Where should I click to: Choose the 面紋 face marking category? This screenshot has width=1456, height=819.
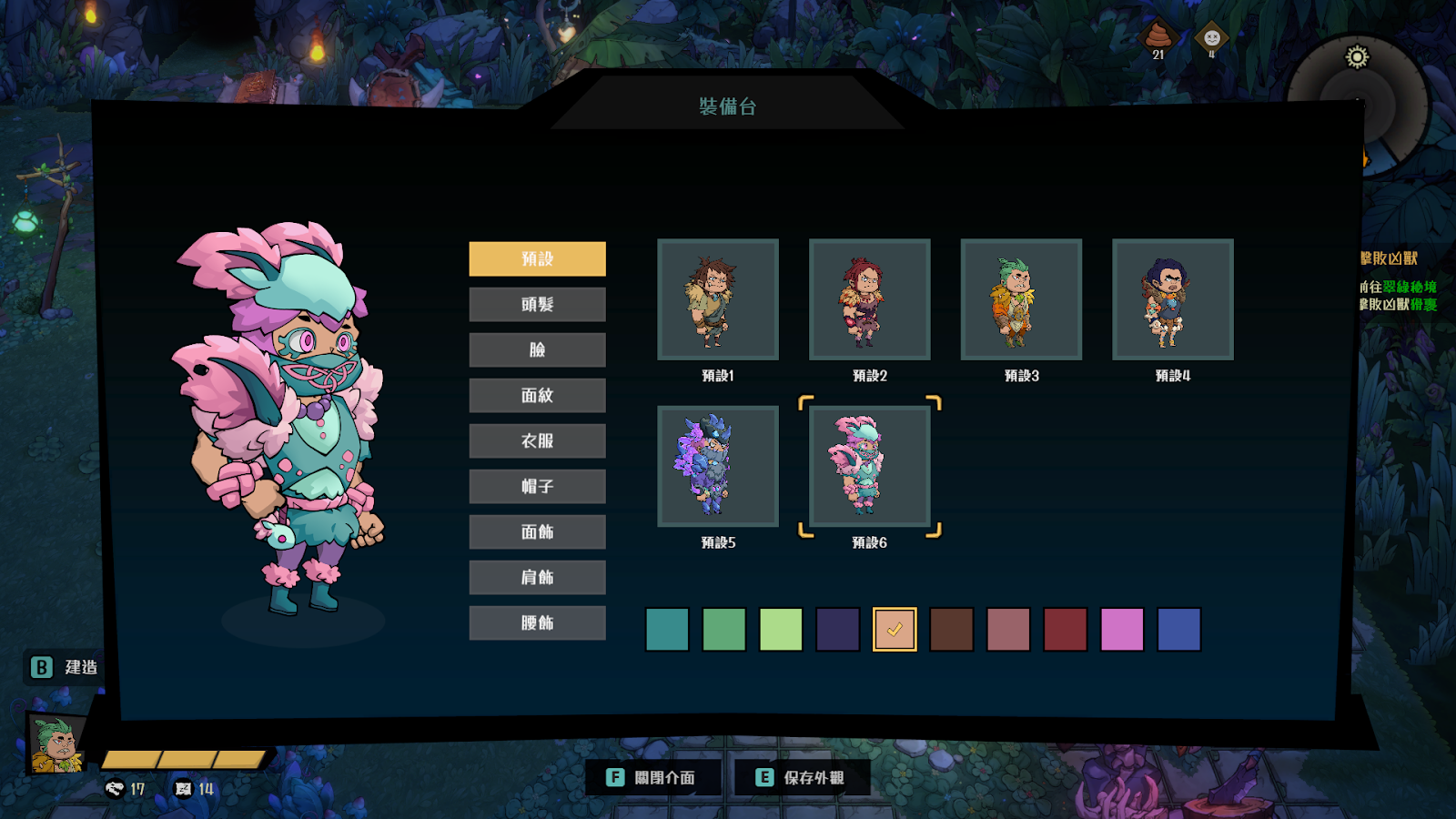pos(537,395)
